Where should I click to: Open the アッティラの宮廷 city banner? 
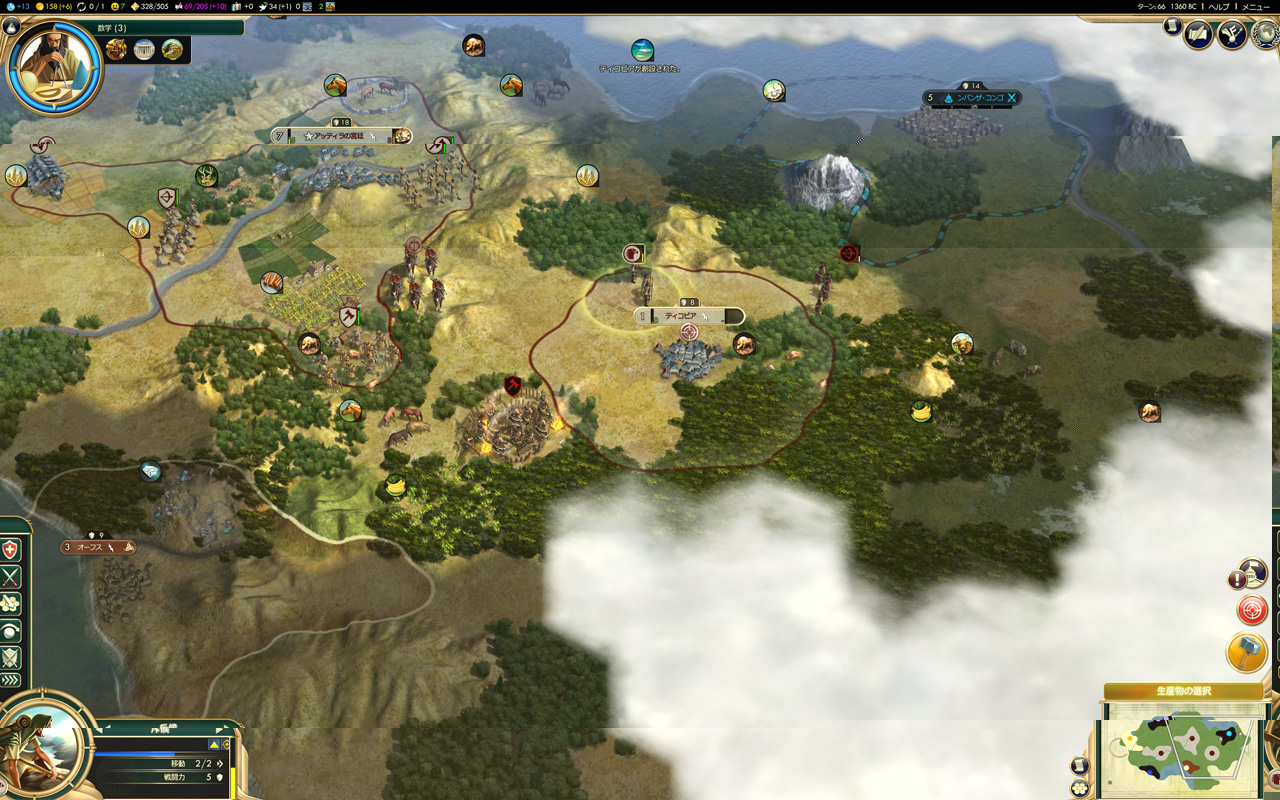pos(340,136)
